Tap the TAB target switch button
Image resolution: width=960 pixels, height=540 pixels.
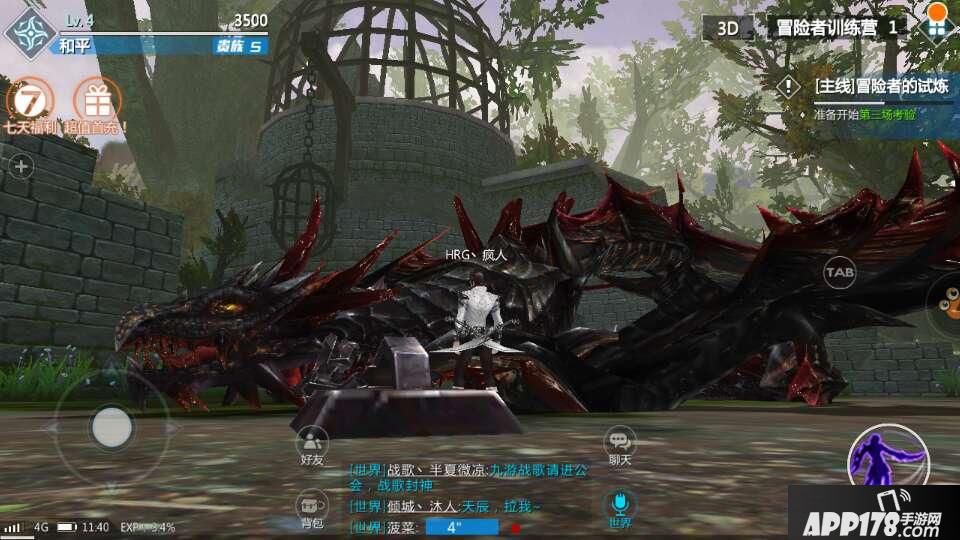point(839,272)
